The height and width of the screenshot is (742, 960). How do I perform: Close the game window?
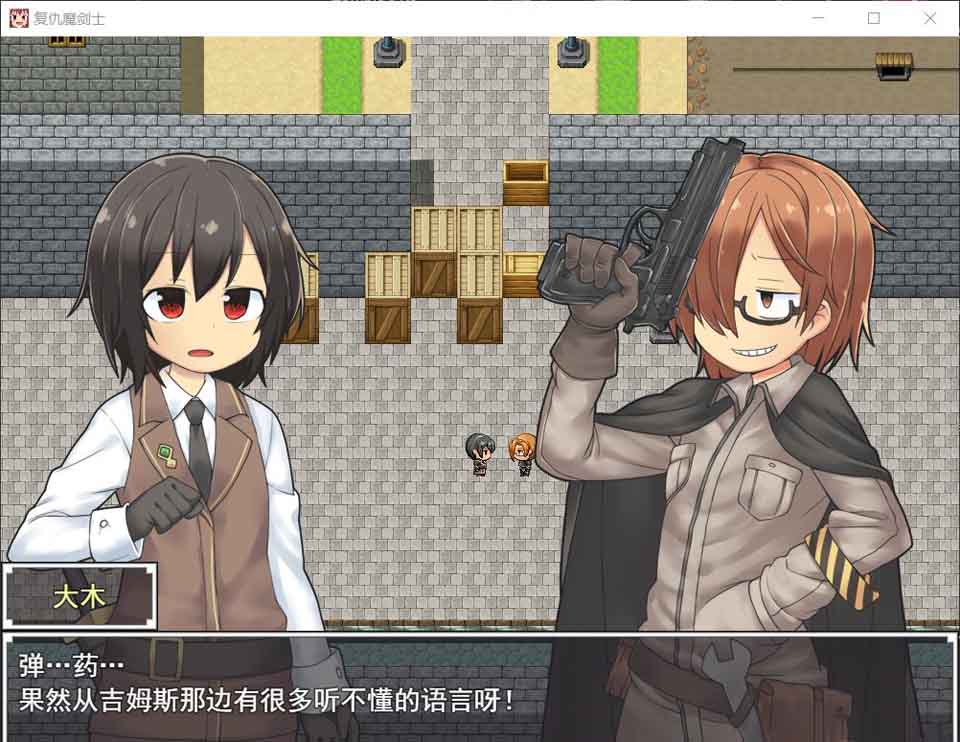click(930, 18)
